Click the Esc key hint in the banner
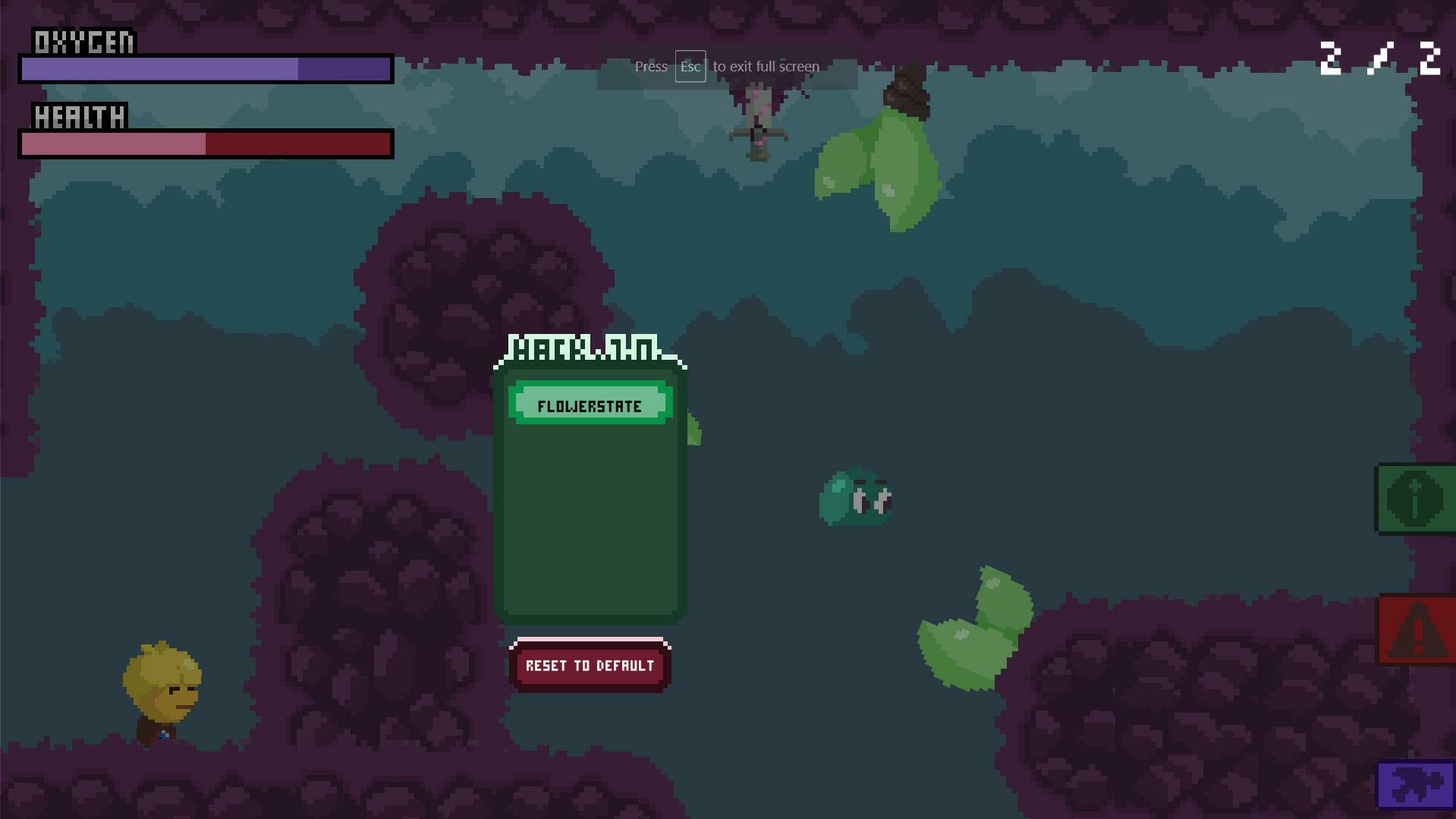This screenshot has height=819, width=1456. 690,67
